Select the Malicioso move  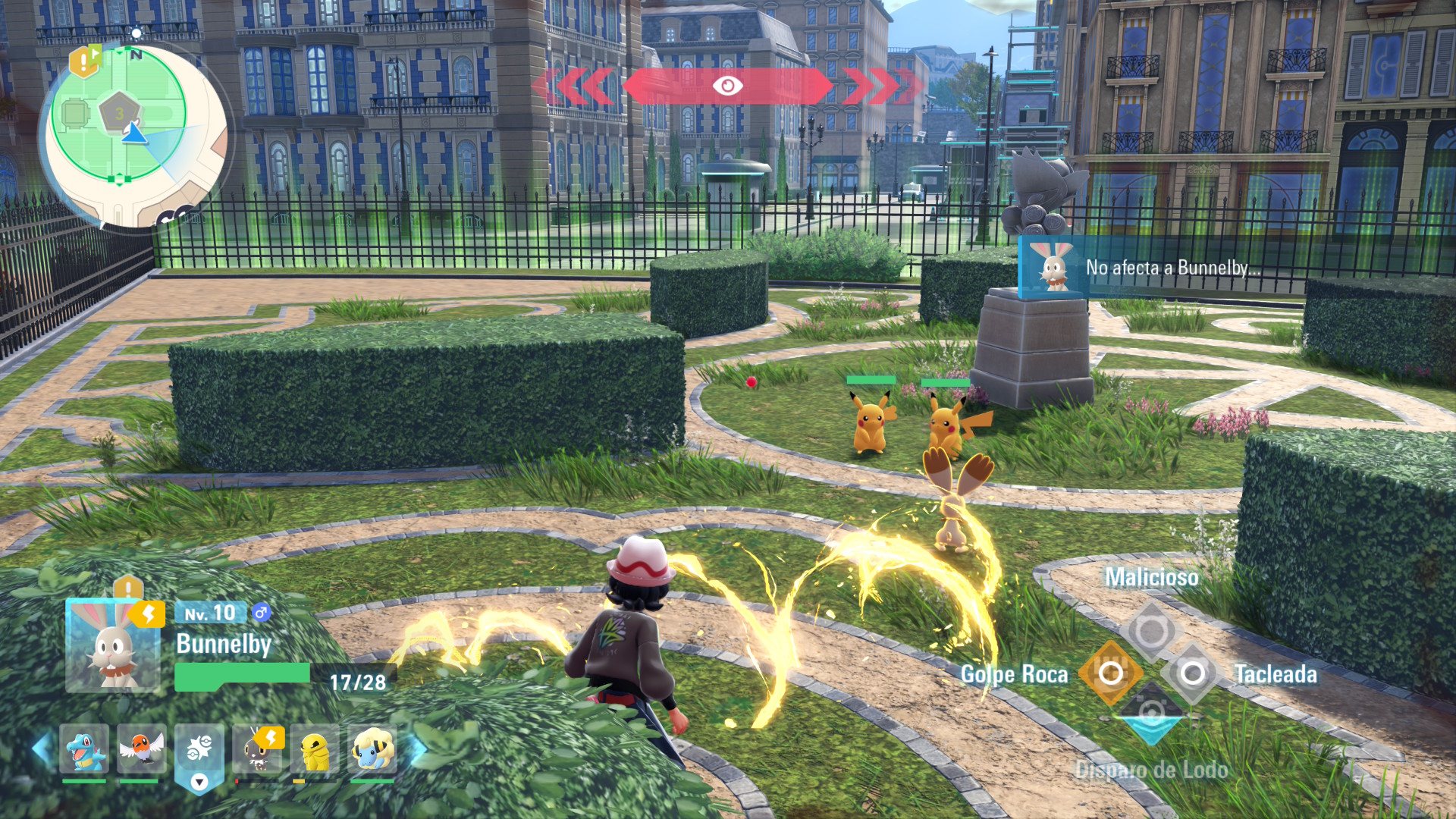[1151, 630]
